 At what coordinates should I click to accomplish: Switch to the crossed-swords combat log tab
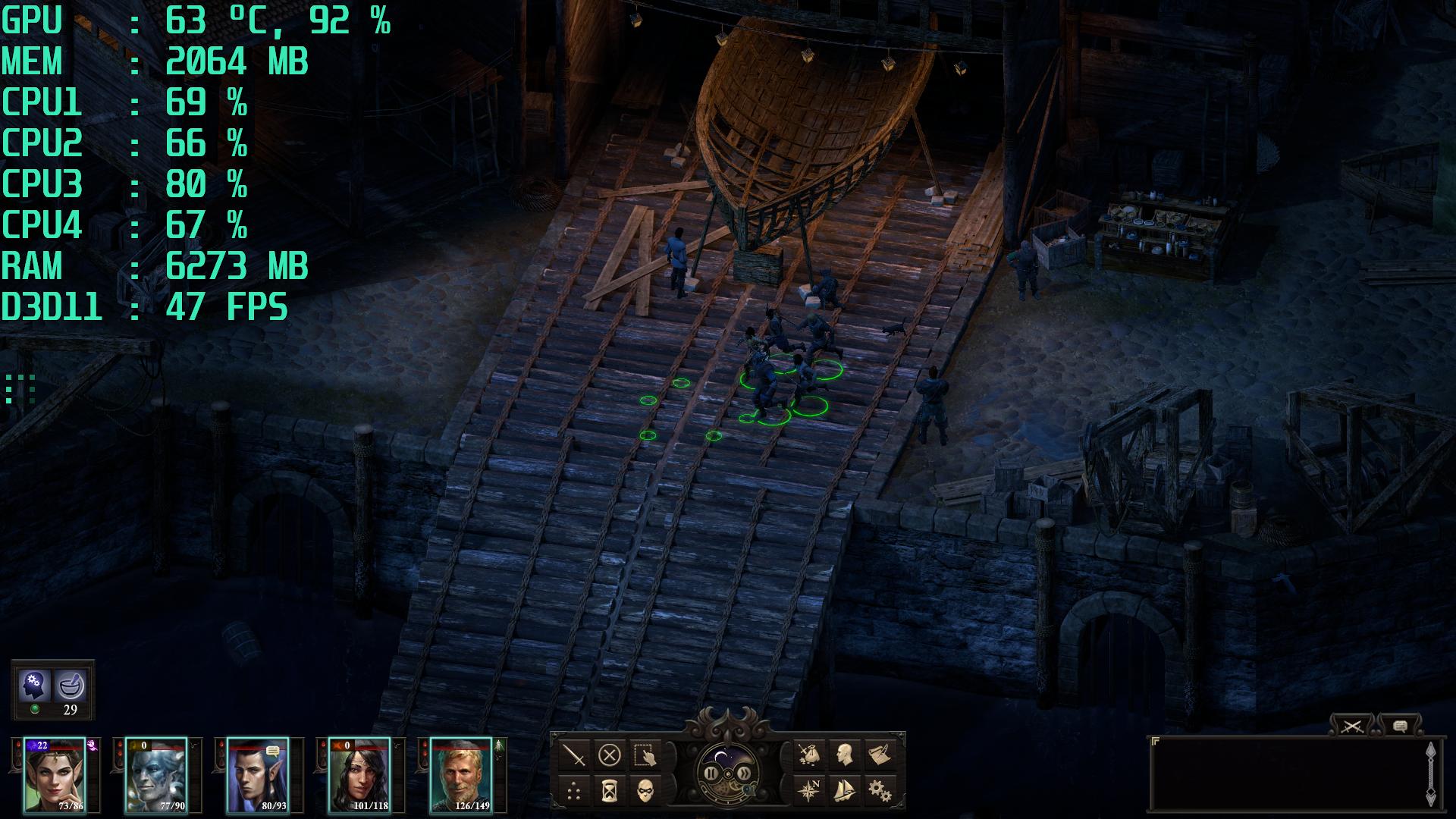(x=1352, y=726)
